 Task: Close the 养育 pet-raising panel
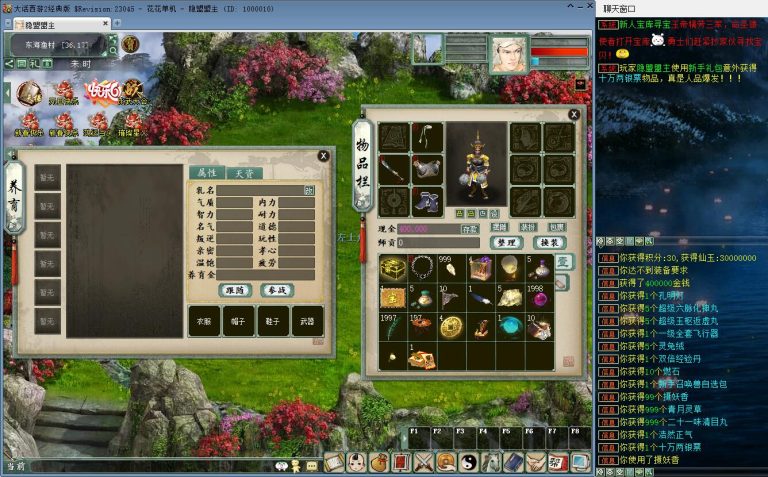point(323,156)
